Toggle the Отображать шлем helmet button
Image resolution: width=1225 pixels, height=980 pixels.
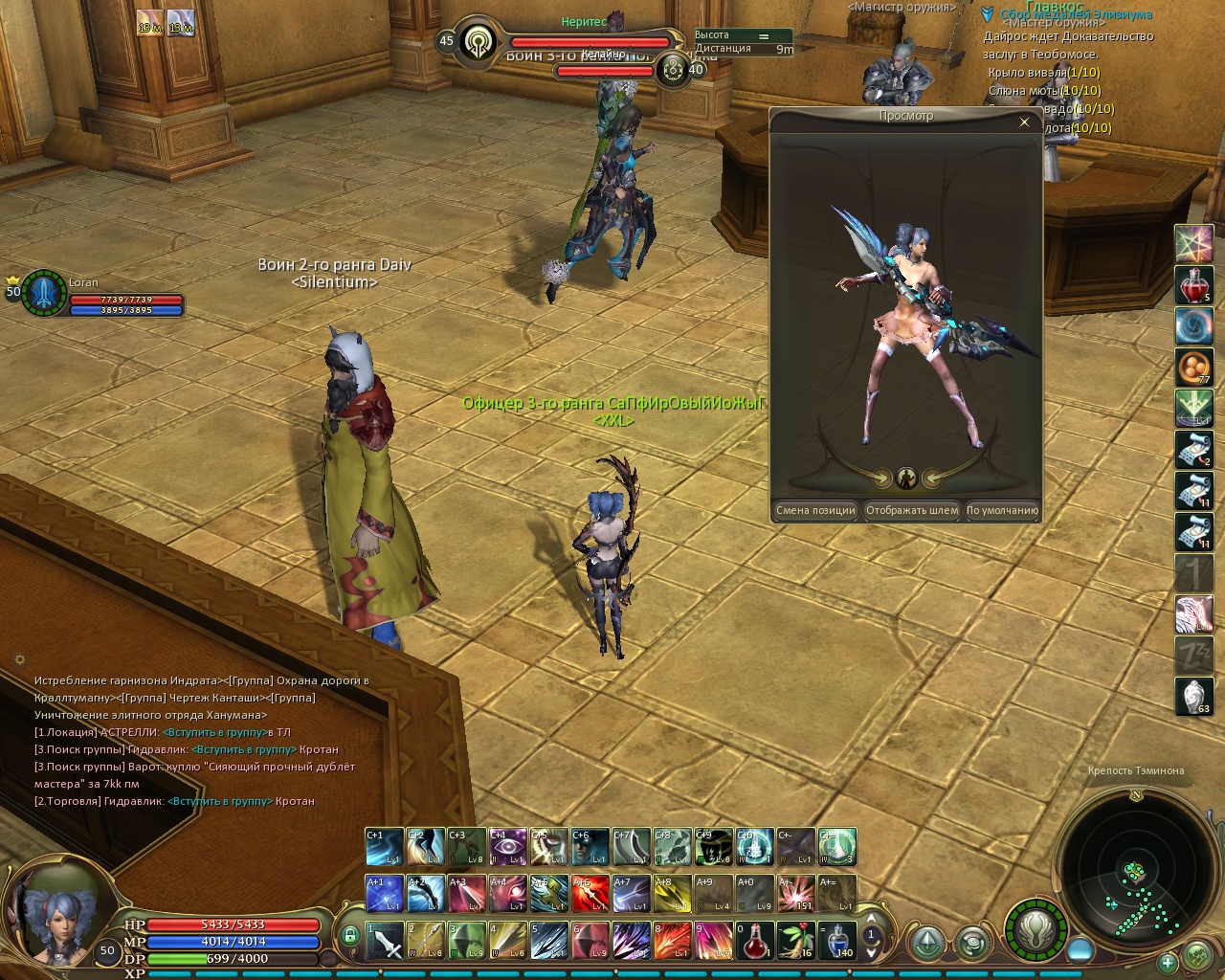coord(911,510)
